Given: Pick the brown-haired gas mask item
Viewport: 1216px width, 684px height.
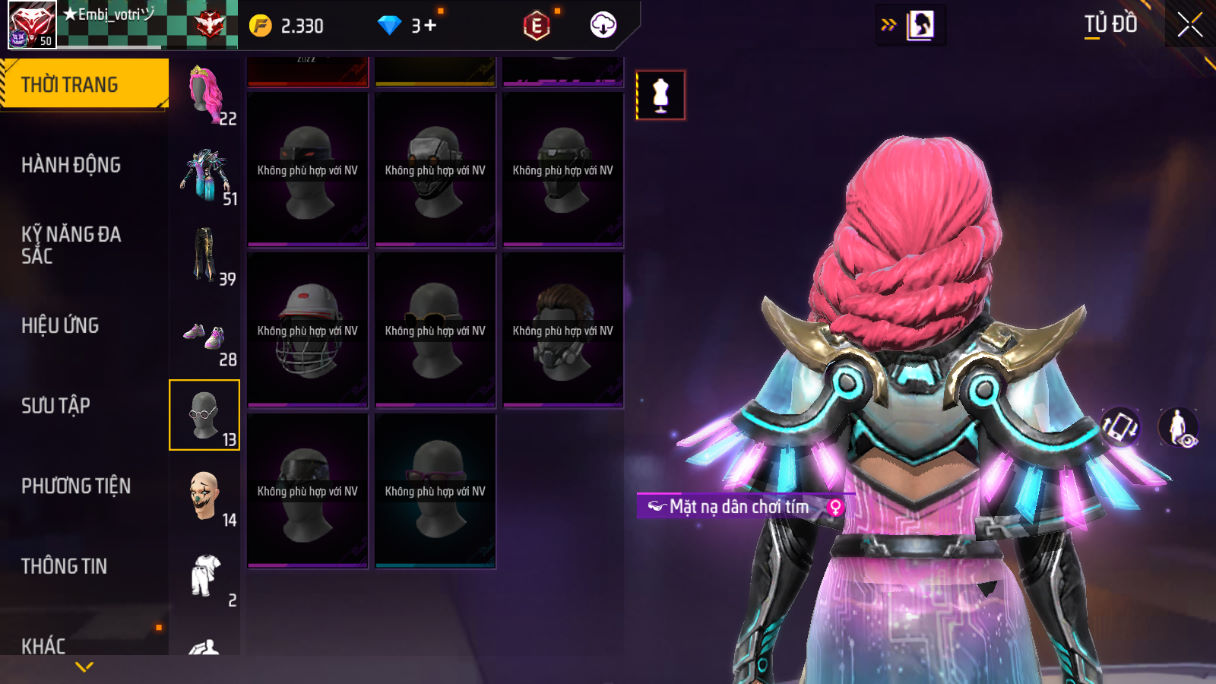Looking at the screenshot, I should pos(563,331).
